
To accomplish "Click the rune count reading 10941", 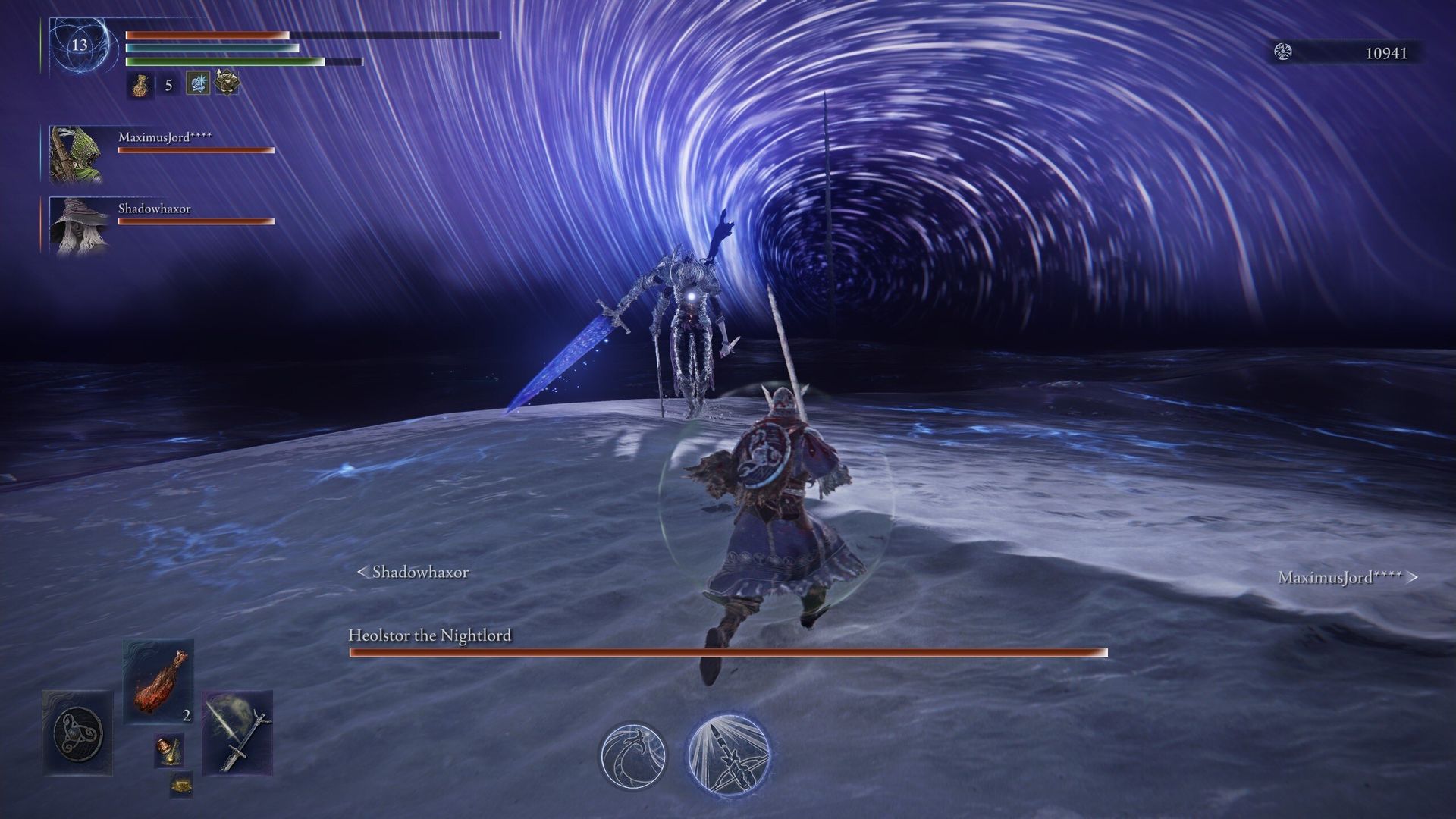I will click(1388, 54).
